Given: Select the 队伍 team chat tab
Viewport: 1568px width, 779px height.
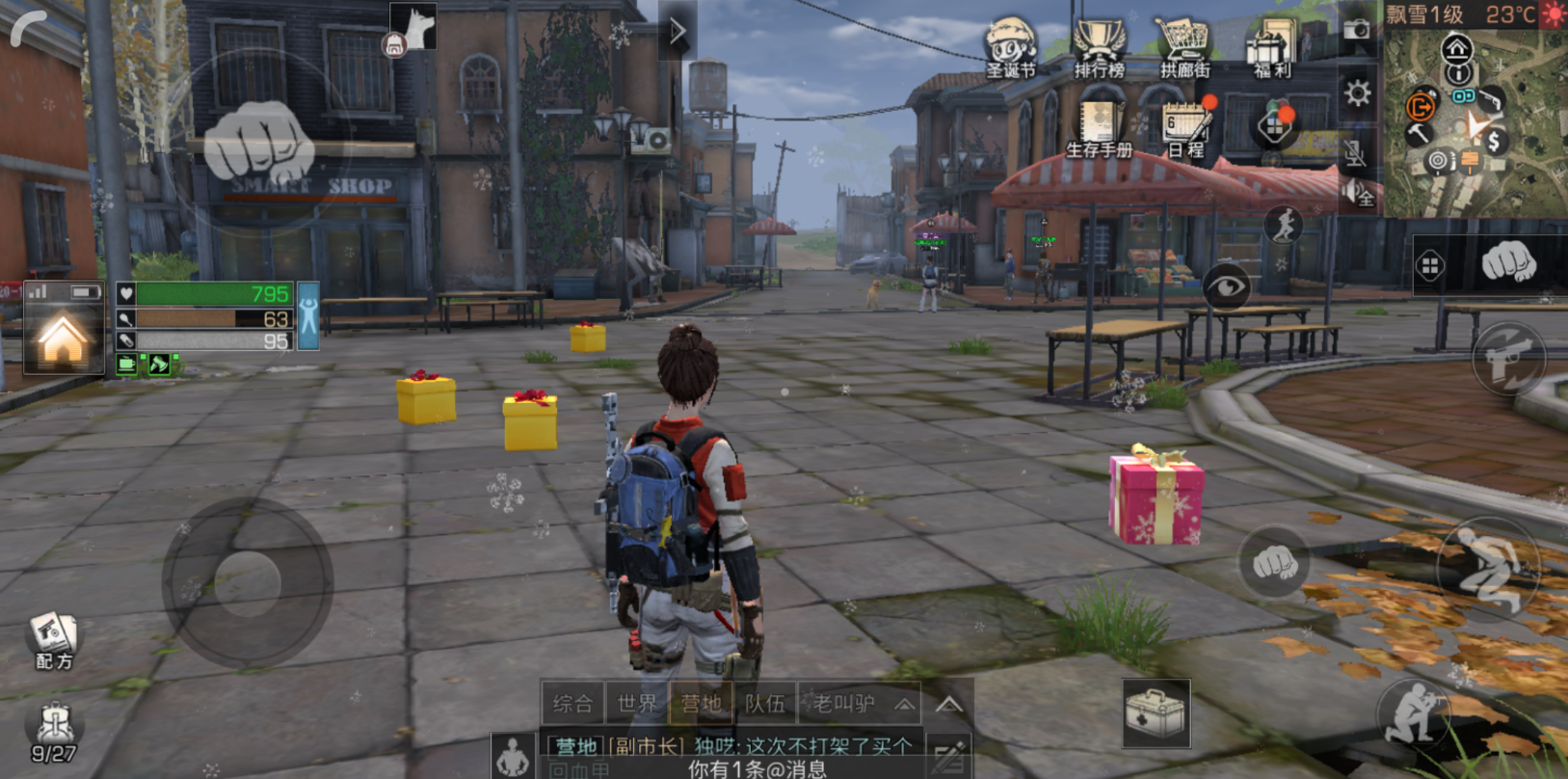Looking at the screenshot, I should [765, 704].
